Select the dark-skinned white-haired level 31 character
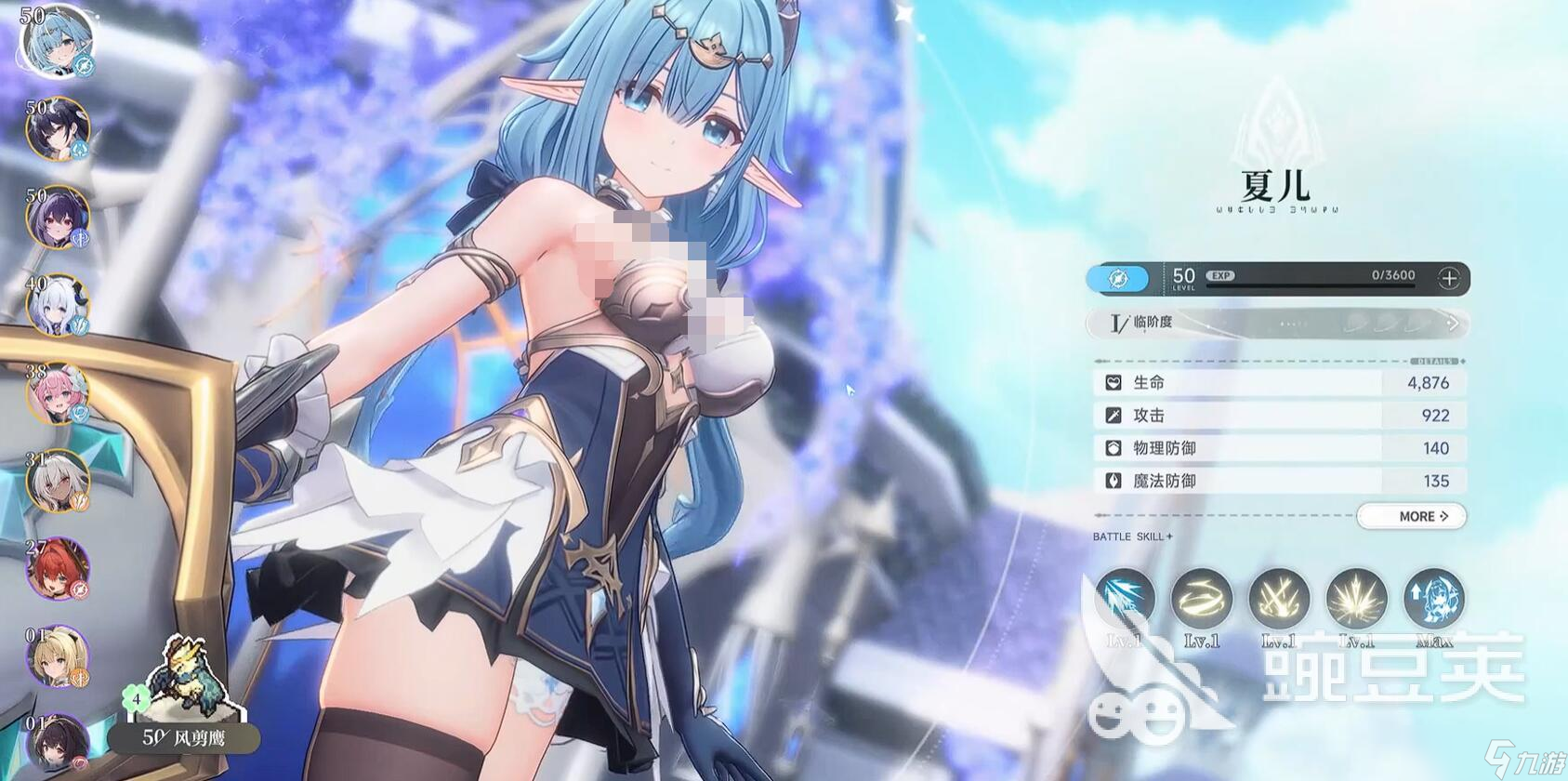Viewport: 1568px width, 781px height. pos(58,481)
